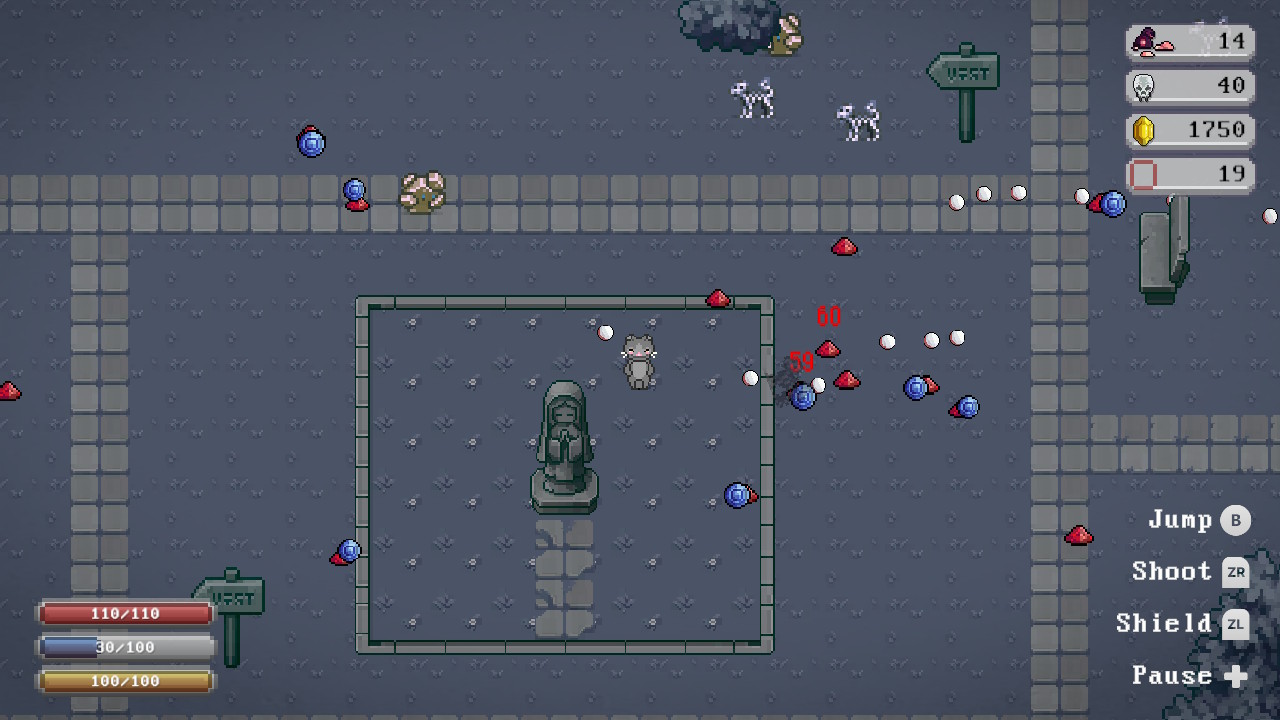
Task: Click the ZL trigger icon beside Shield
Action: [1236, 624]
